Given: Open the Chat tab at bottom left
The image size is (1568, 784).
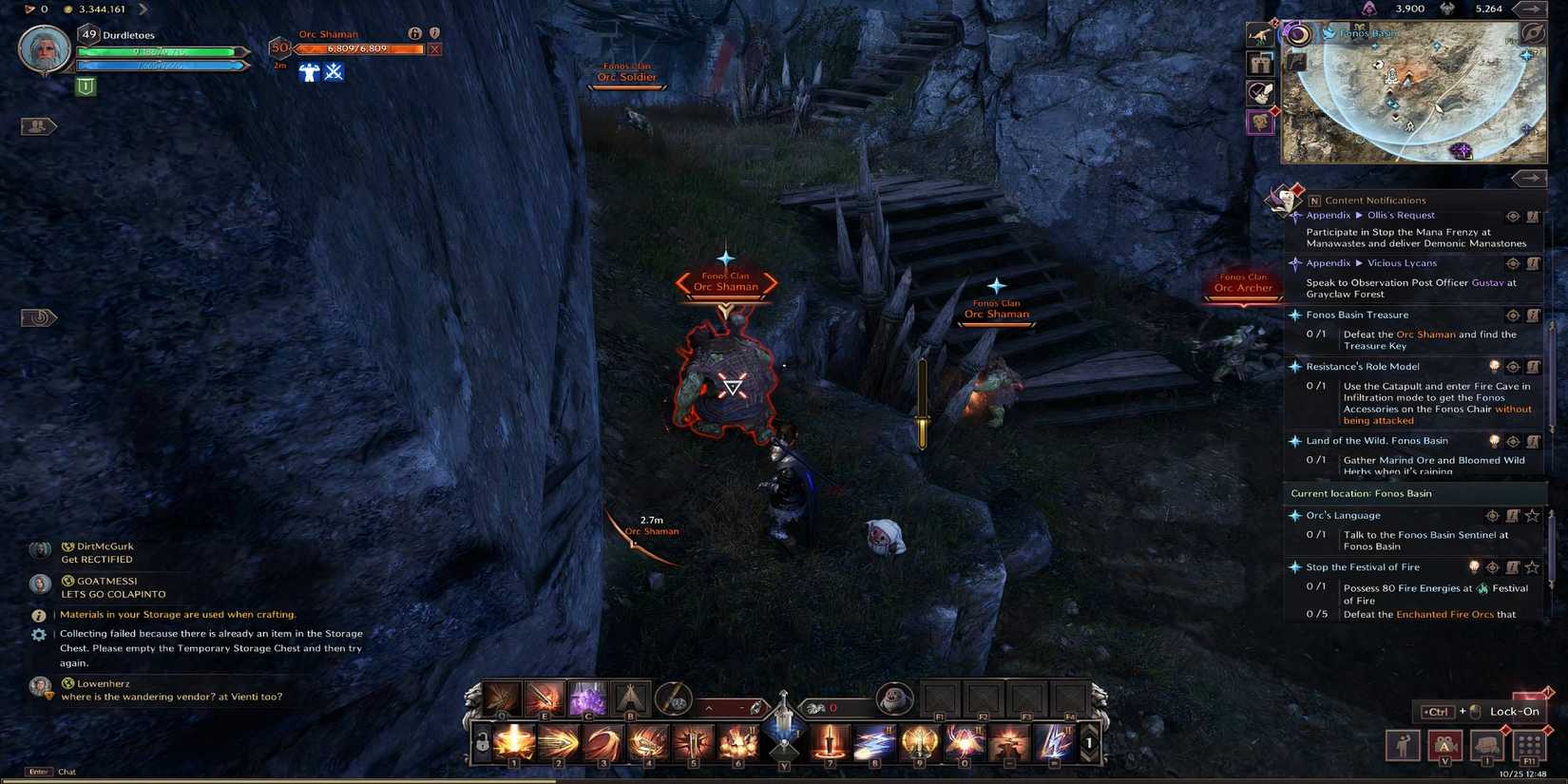Looking at the screenshot, I should [67, 772].
